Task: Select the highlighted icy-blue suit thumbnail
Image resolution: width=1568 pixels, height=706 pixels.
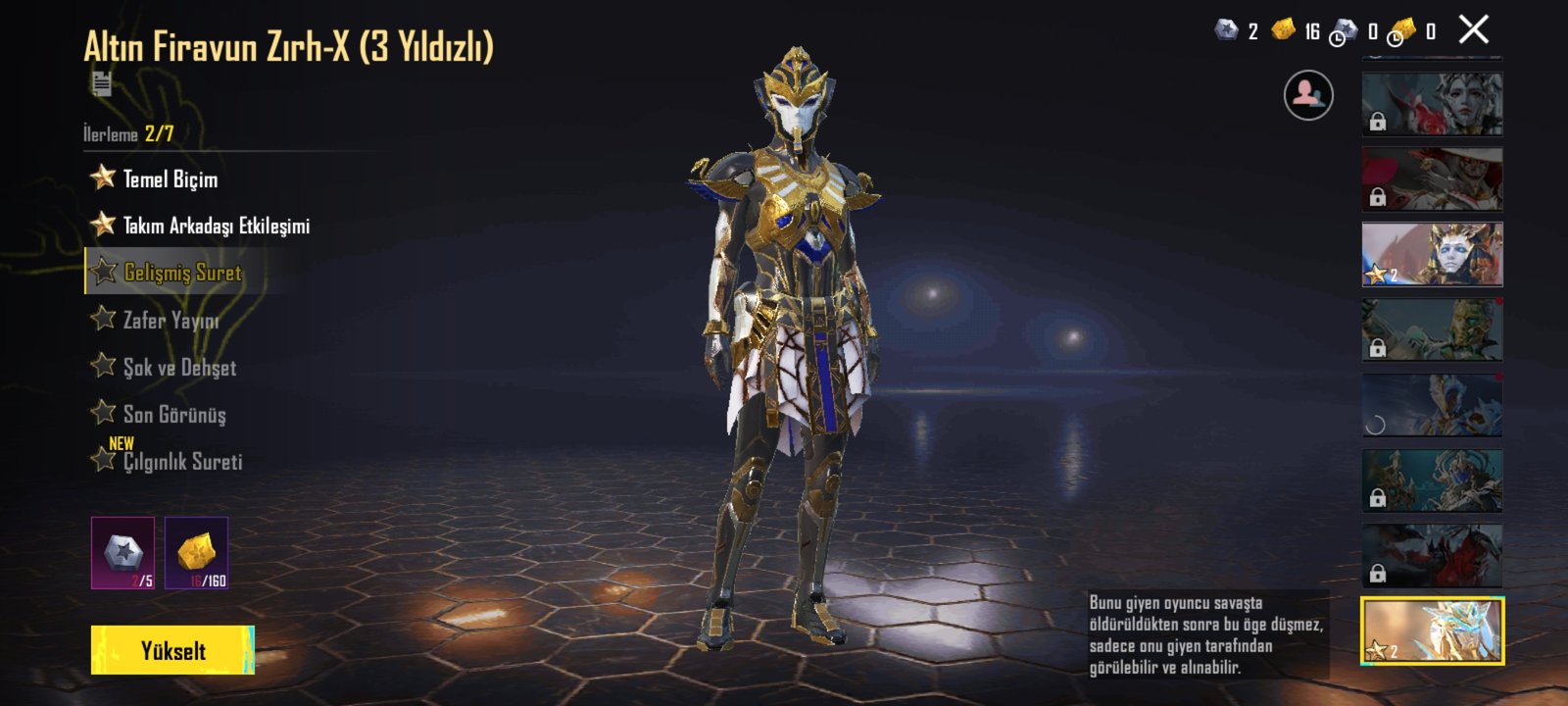Action: tap(1432, 630)
